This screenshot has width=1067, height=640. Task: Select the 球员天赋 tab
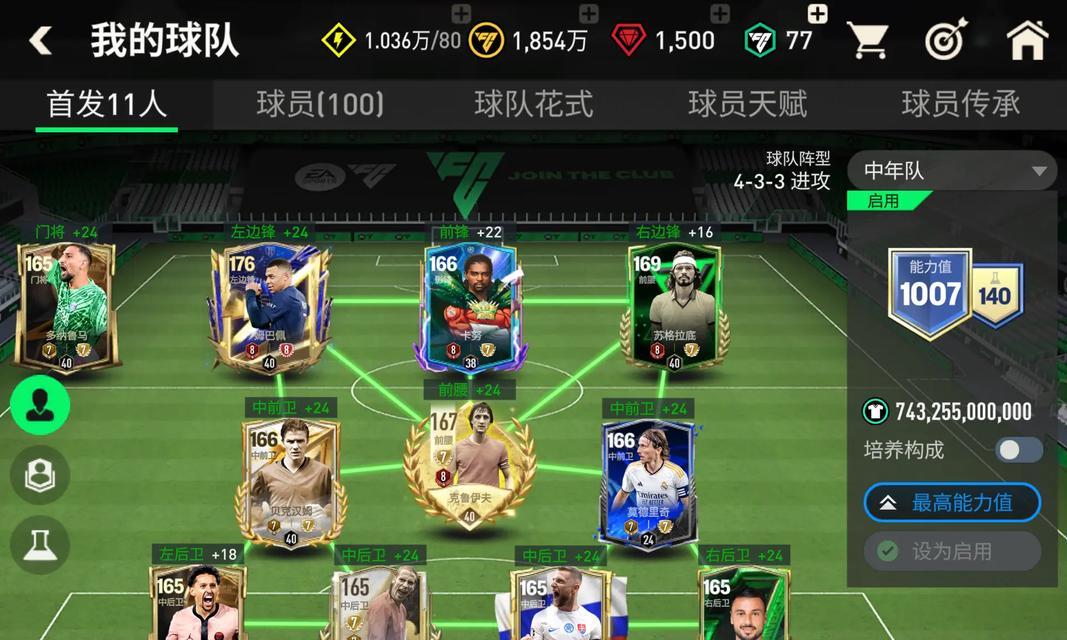(747, 104)
